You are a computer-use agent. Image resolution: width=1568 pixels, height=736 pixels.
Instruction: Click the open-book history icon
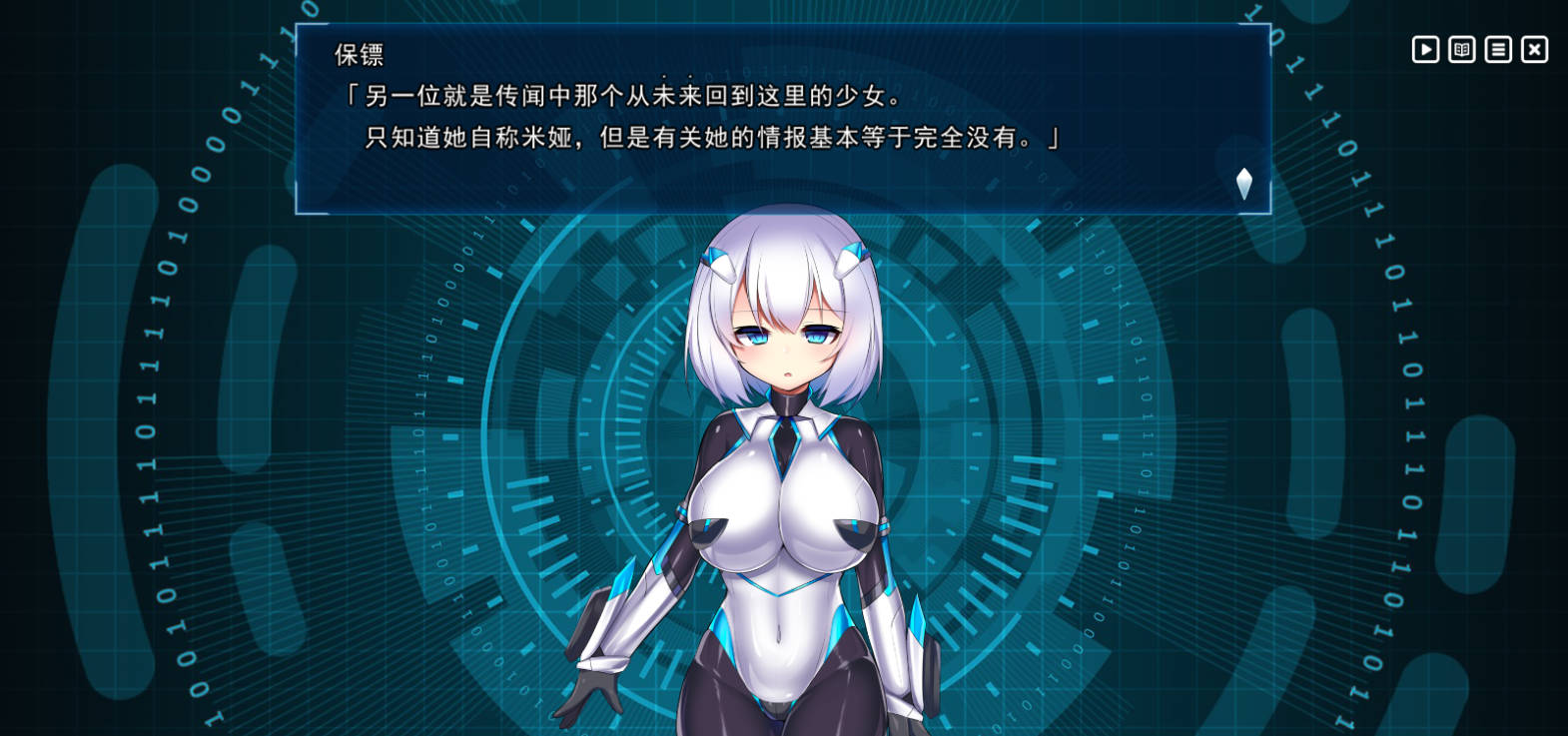[x=1460, y=49]
